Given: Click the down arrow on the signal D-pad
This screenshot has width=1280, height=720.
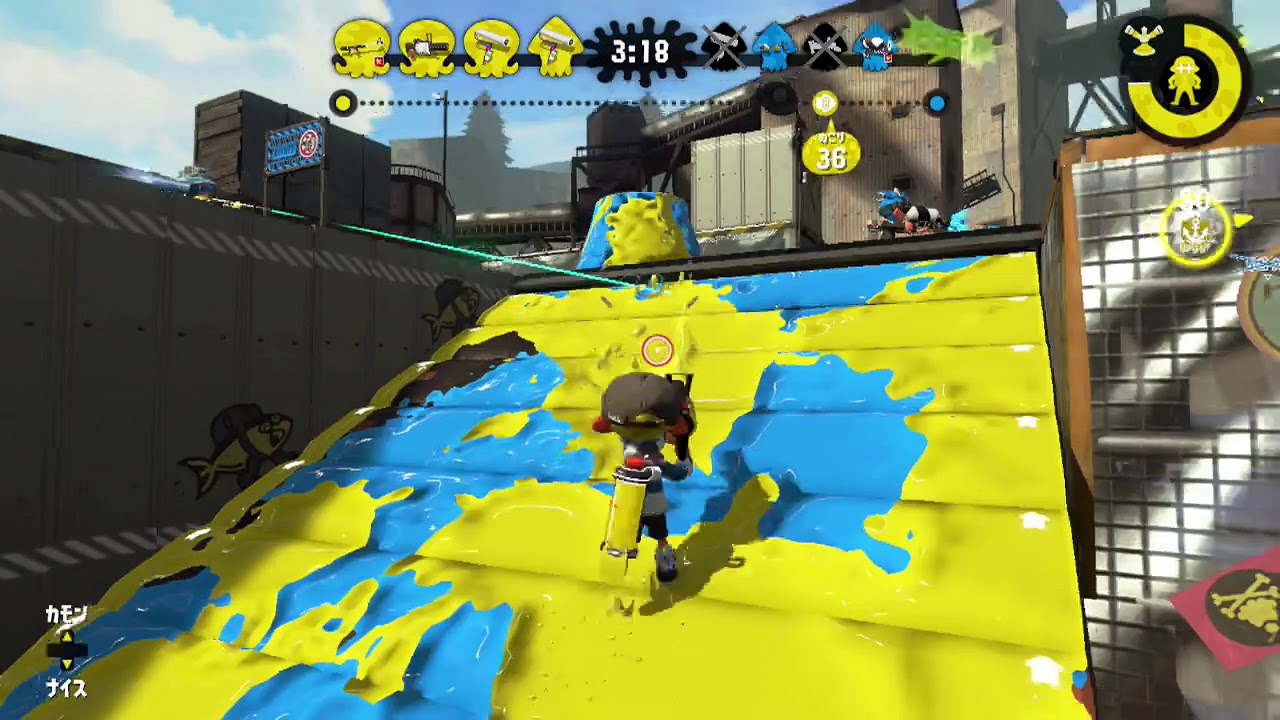Looking at the screenshot, I should coord(67,664).
